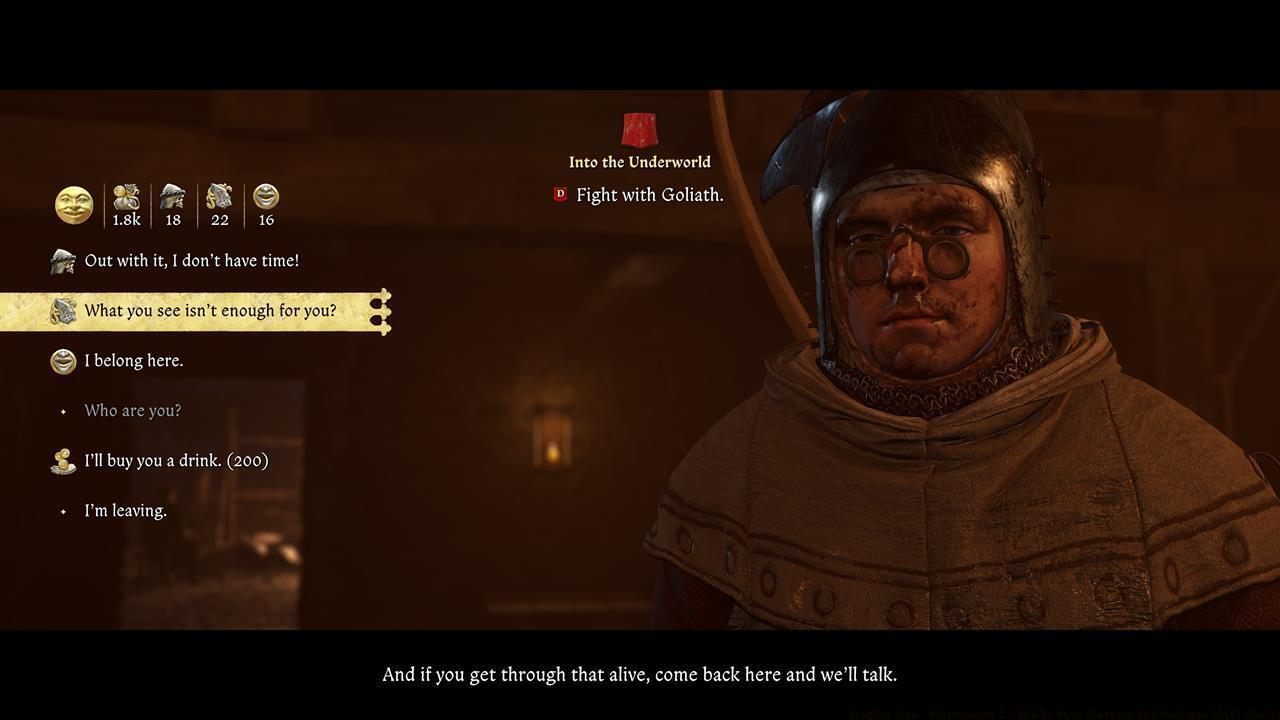Image resolution: width=1280 pixels, height=720 pixels.
Task: Click the greyed-out Who are you option
Action: [x=133, y=410]
